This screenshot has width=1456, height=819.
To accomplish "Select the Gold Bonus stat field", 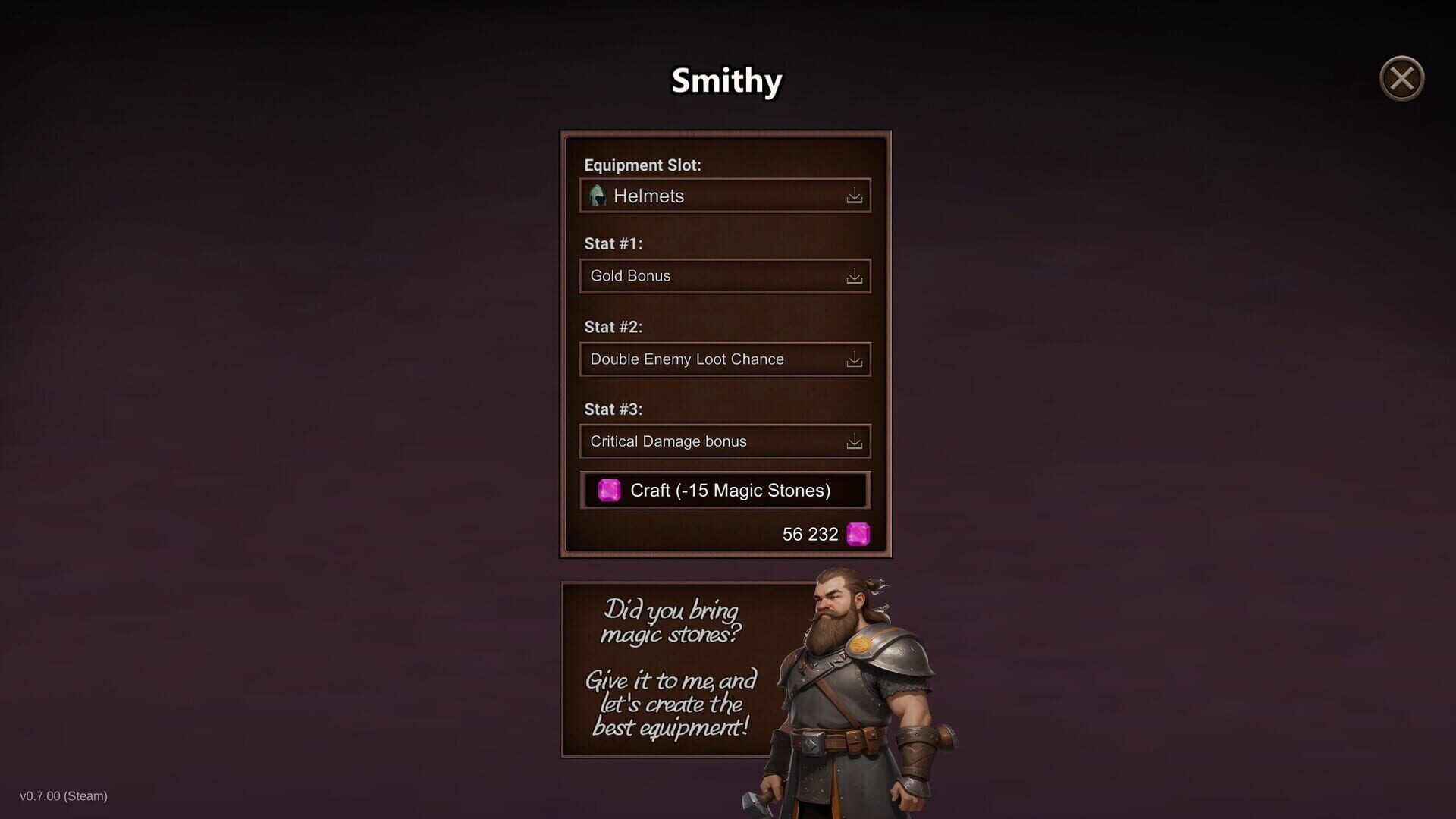I will coord(705,276).
